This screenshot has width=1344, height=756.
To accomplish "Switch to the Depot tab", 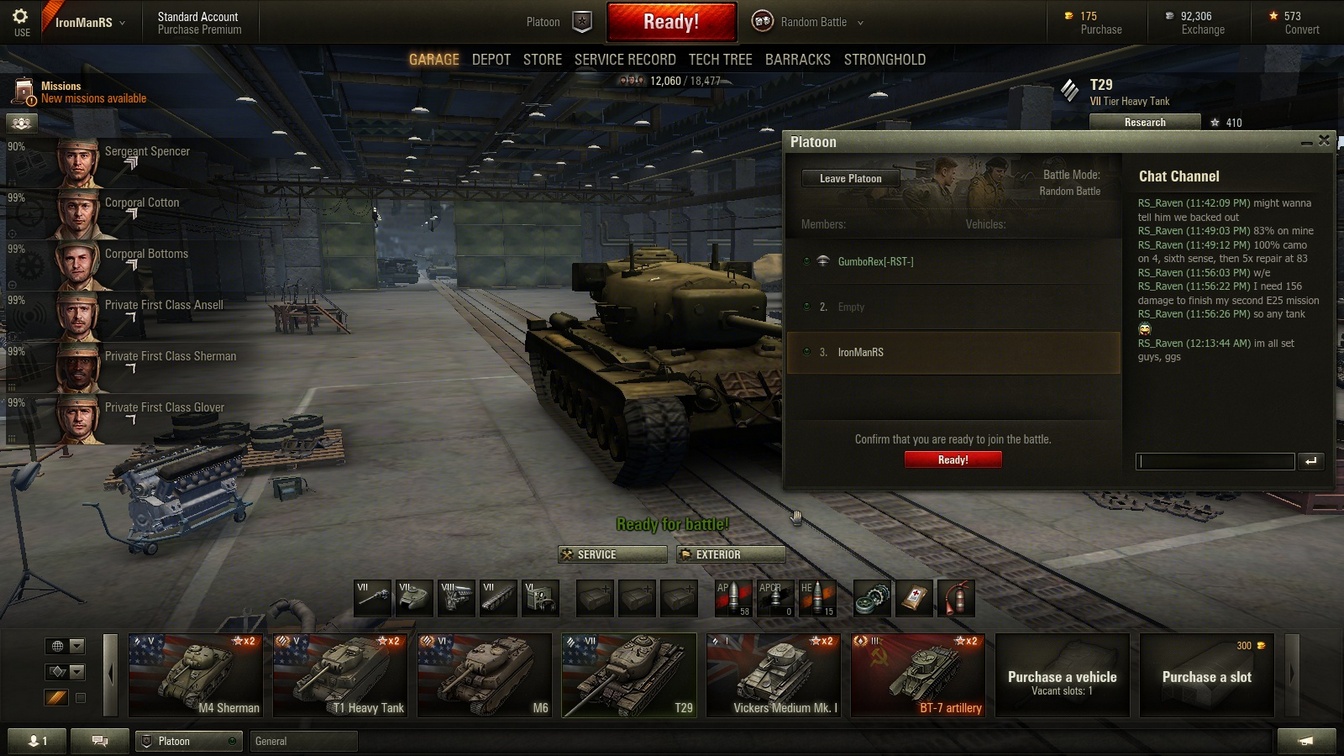I will point(491,60).
